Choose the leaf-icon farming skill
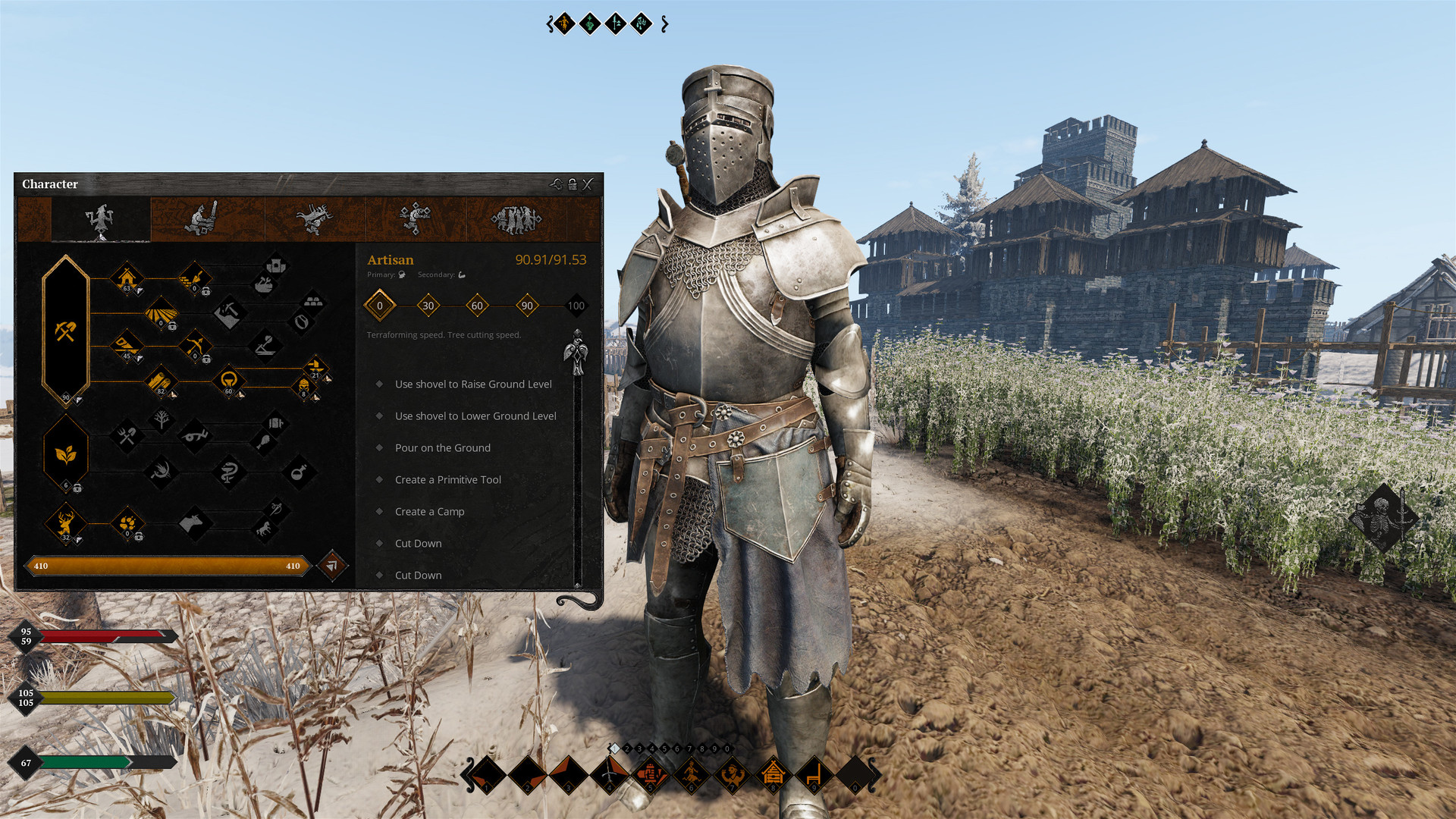The height and width of the screenshot is (819, 1456). pos(66,454)
